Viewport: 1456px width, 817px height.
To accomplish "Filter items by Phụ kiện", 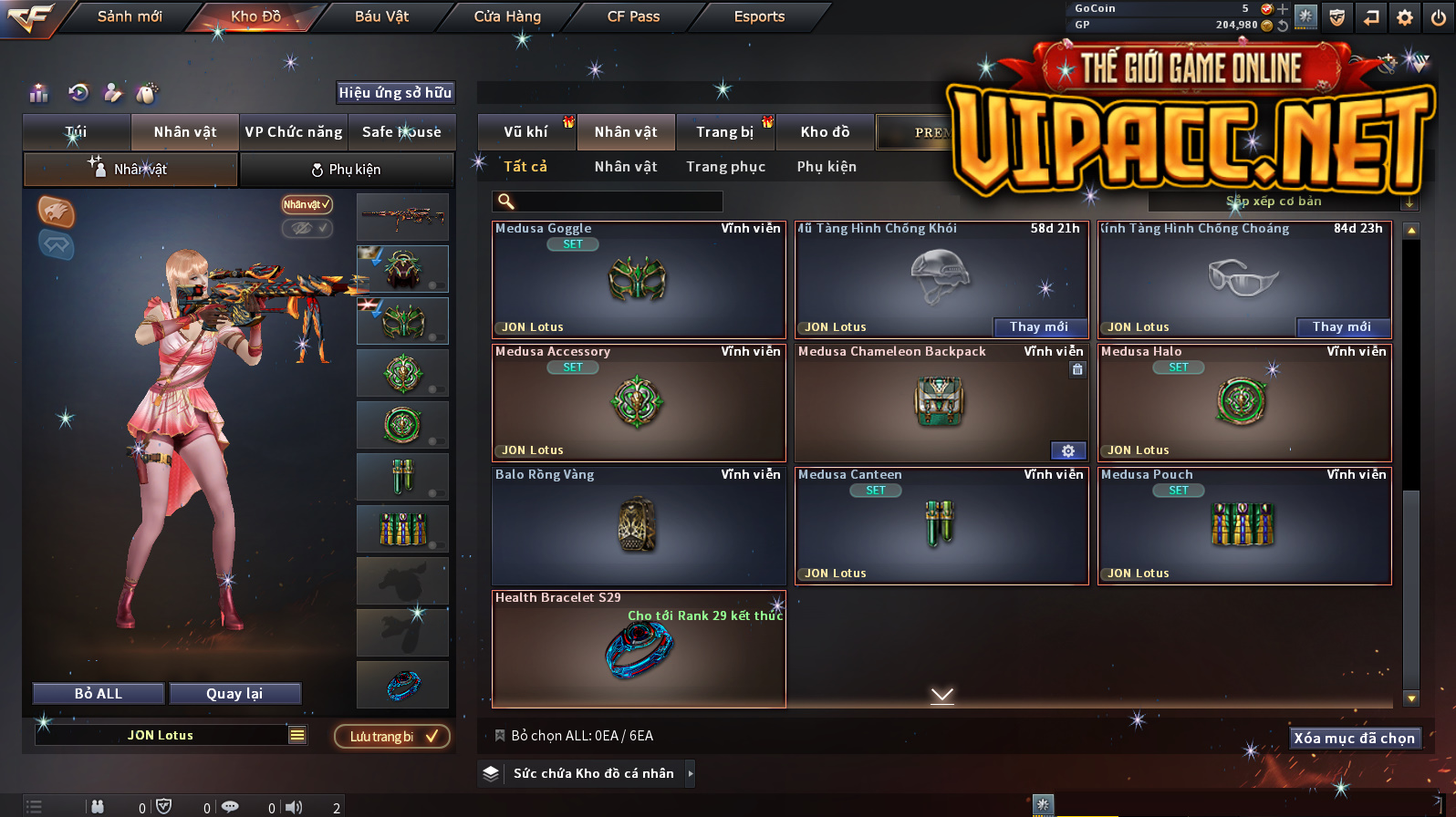I will point(827,167).
